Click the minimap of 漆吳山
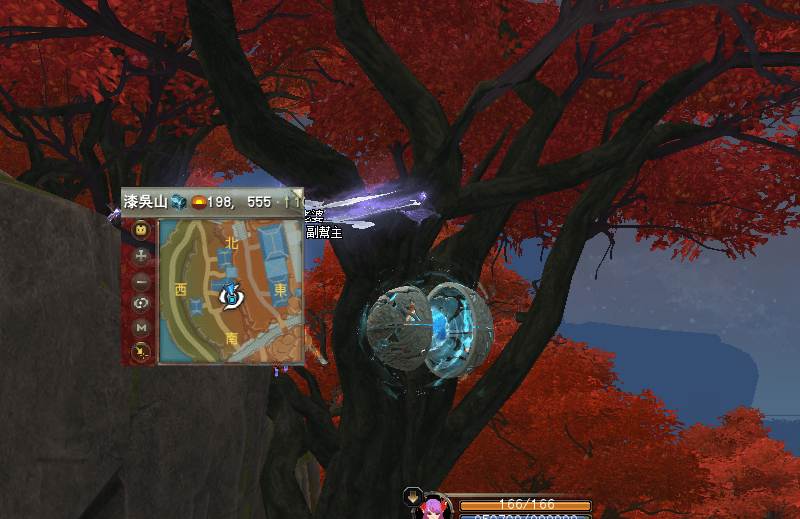 [231, 291]
